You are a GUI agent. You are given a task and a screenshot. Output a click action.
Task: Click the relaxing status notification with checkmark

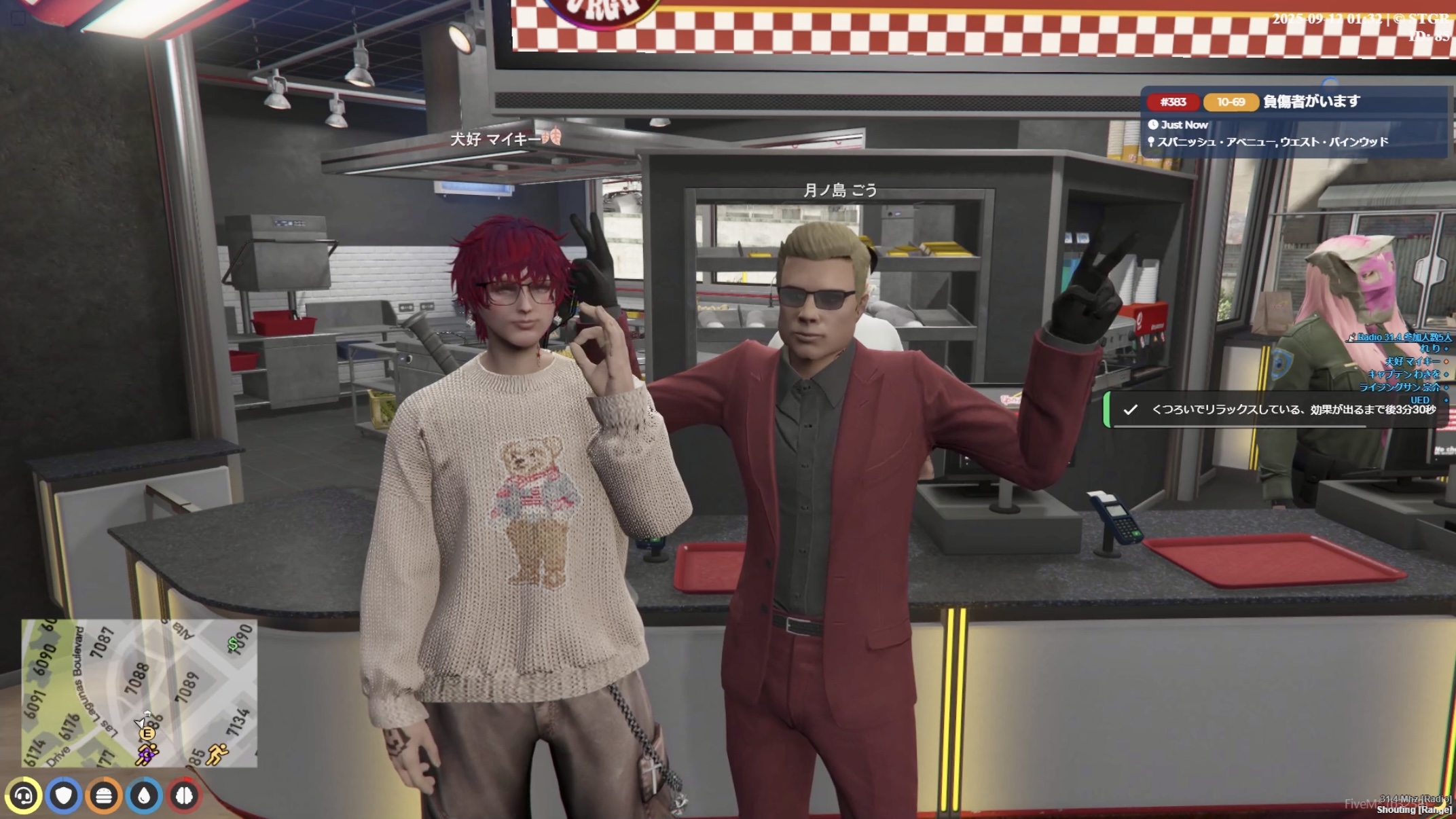(1277, 409)
